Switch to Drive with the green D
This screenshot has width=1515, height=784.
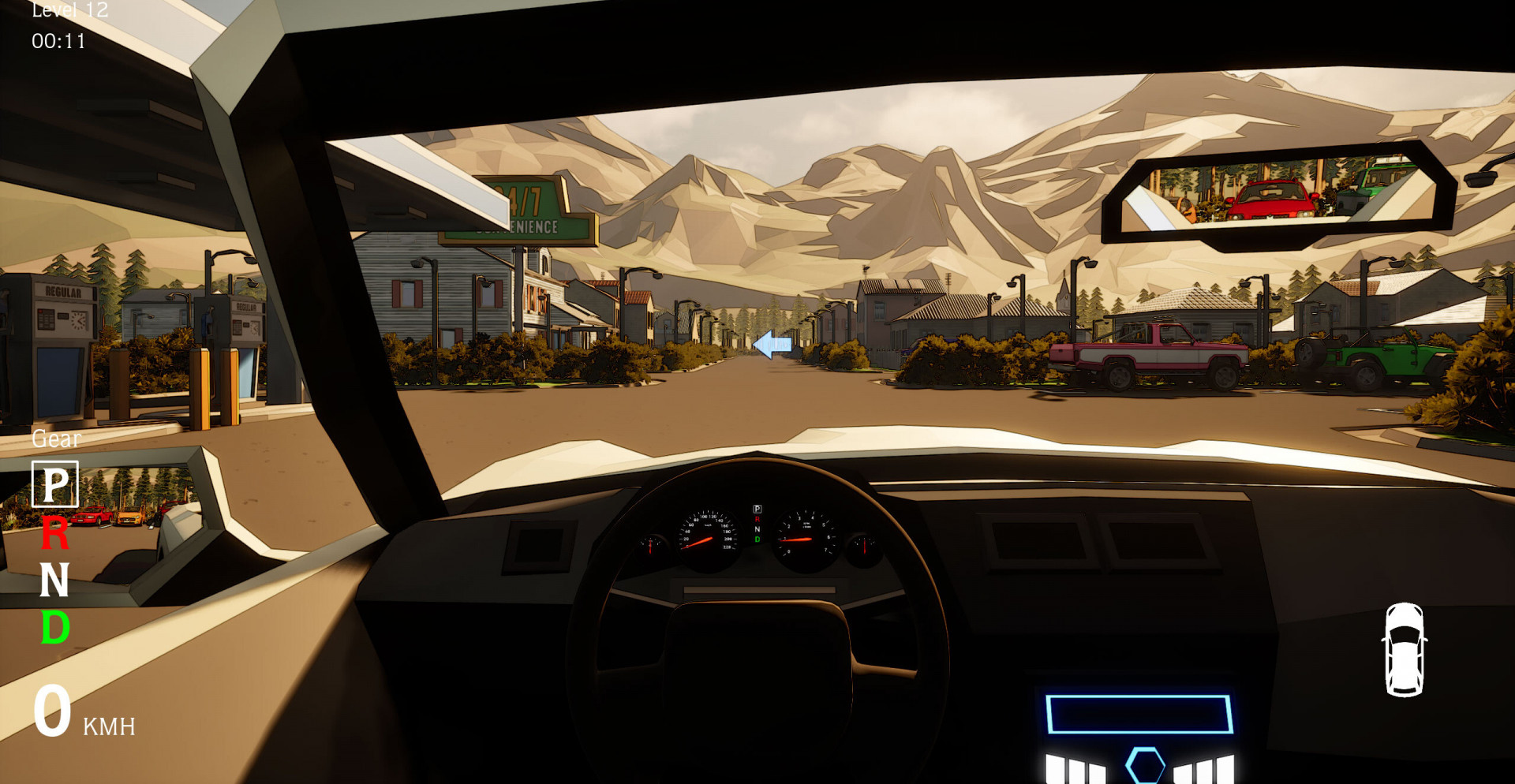[x=54, y=628]
